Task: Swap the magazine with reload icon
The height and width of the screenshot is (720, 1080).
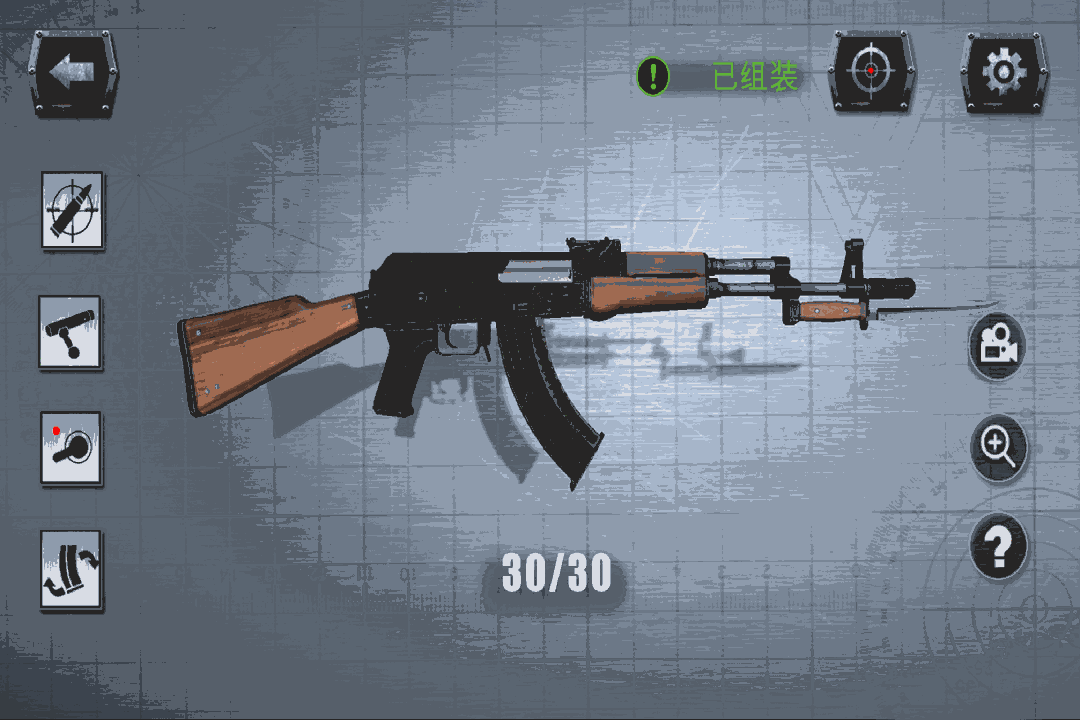Action: coord(71,569)
